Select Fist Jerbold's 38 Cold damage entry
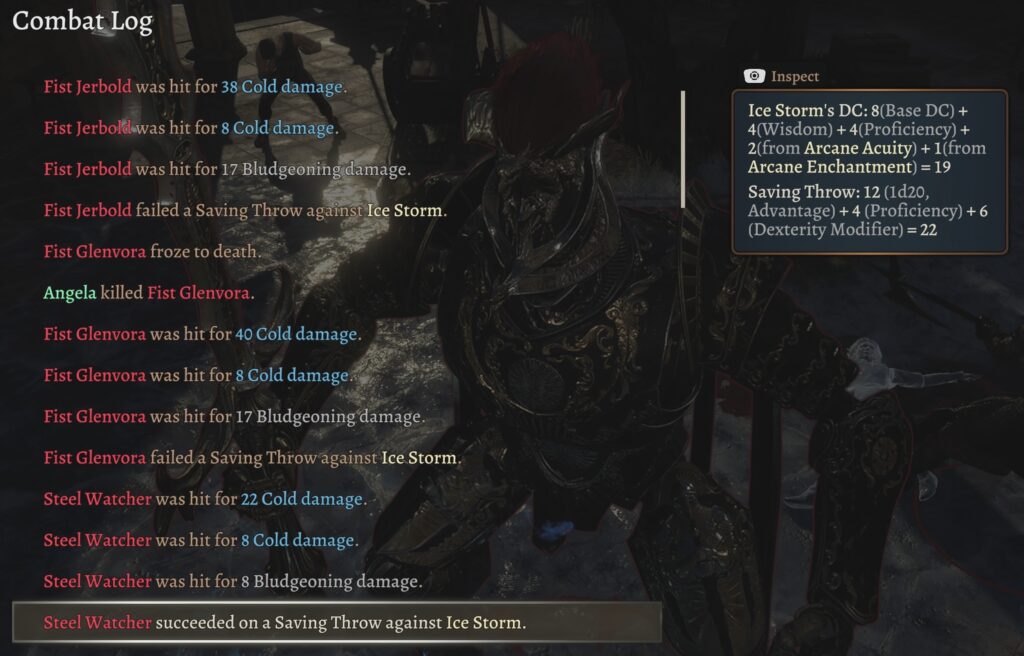The image size is (1024, 656). [x=195, y=87]
